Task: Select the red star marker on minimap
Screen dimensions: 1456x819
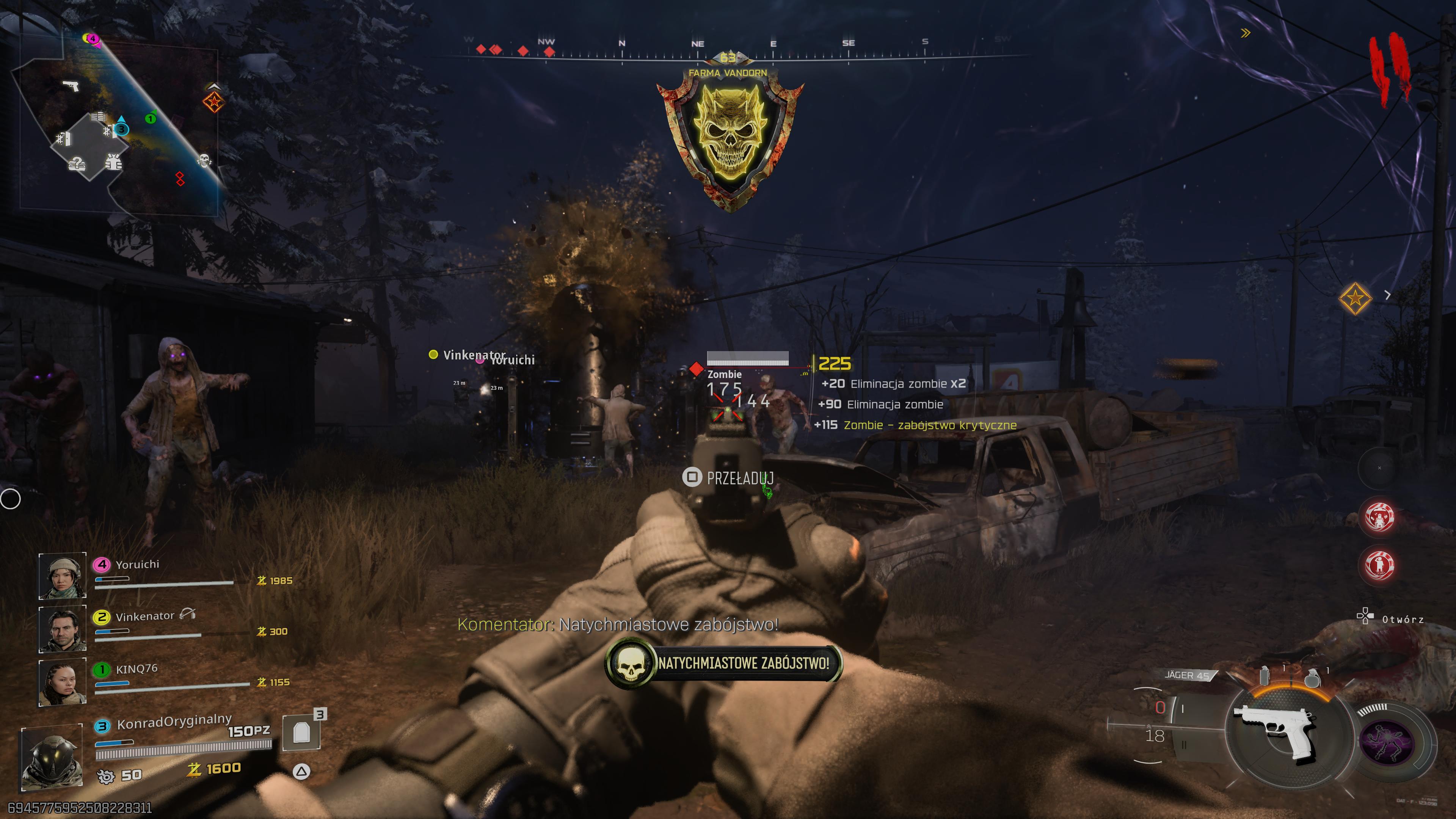Action: click(x=213, y=102)
